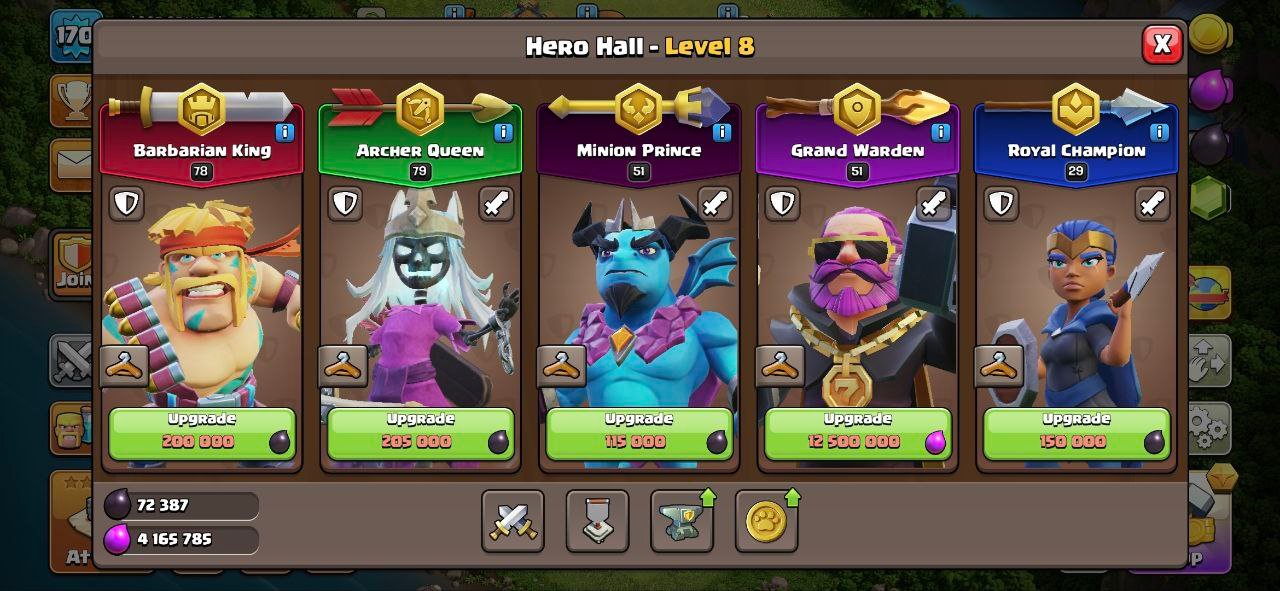Open the hero banner pedestal button
This screenshot has height=591, width=1280.
(597, 521)
